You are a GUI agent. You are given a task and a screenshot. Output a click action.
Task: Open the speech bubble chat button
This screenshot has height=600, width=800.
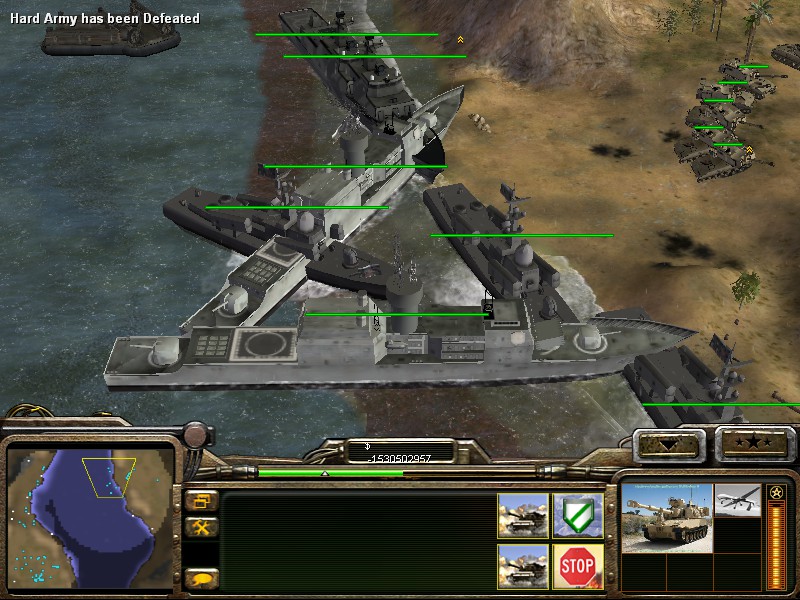point(201,577)
